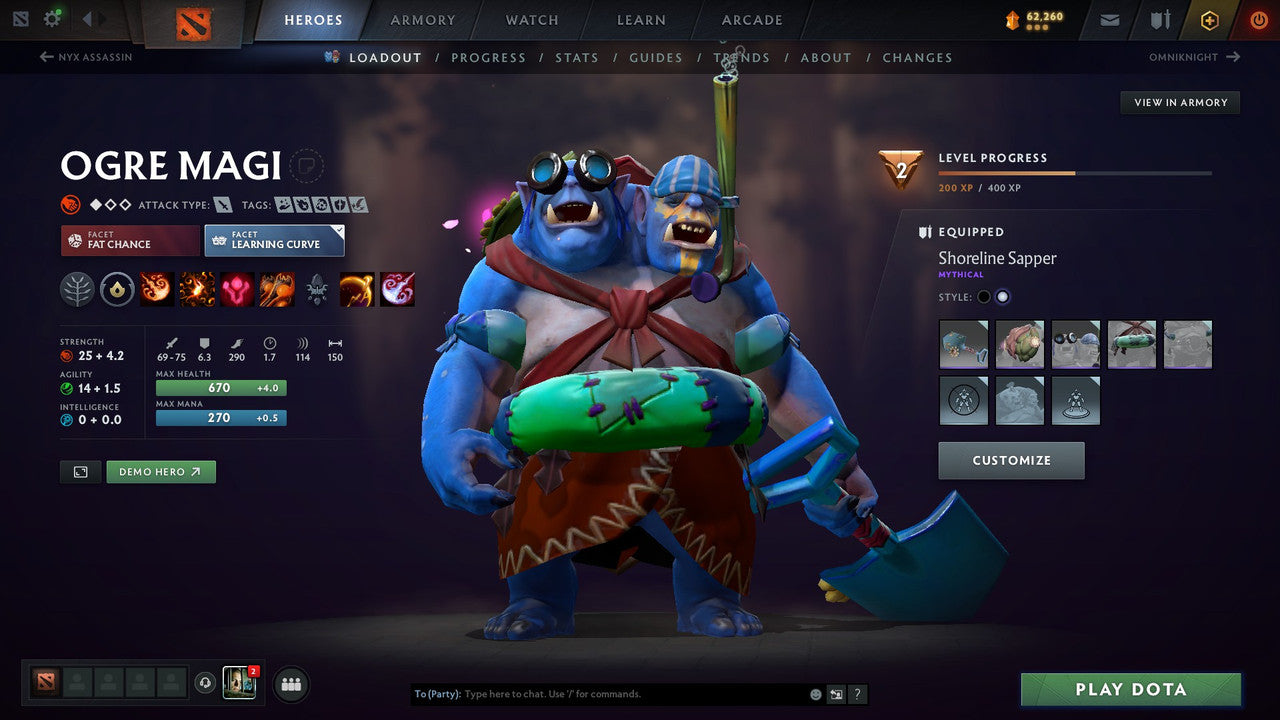Click the shield-and-sword armory icon top bar
This screenshot has height=720, width=1280.
pyautogui.click(x=1161, y=19)
